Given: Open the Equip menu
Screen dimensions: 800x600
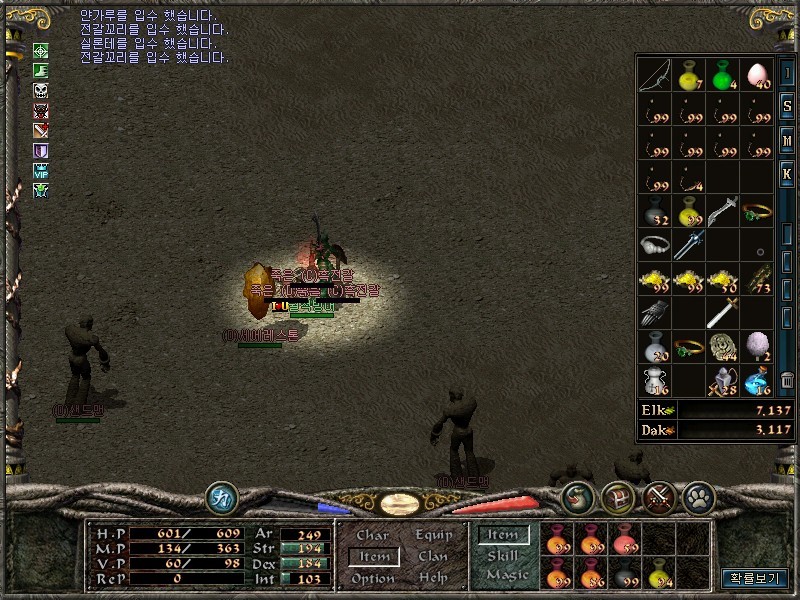Looking at the screenshot, I should pyautogui.click(x=433, y=535).
